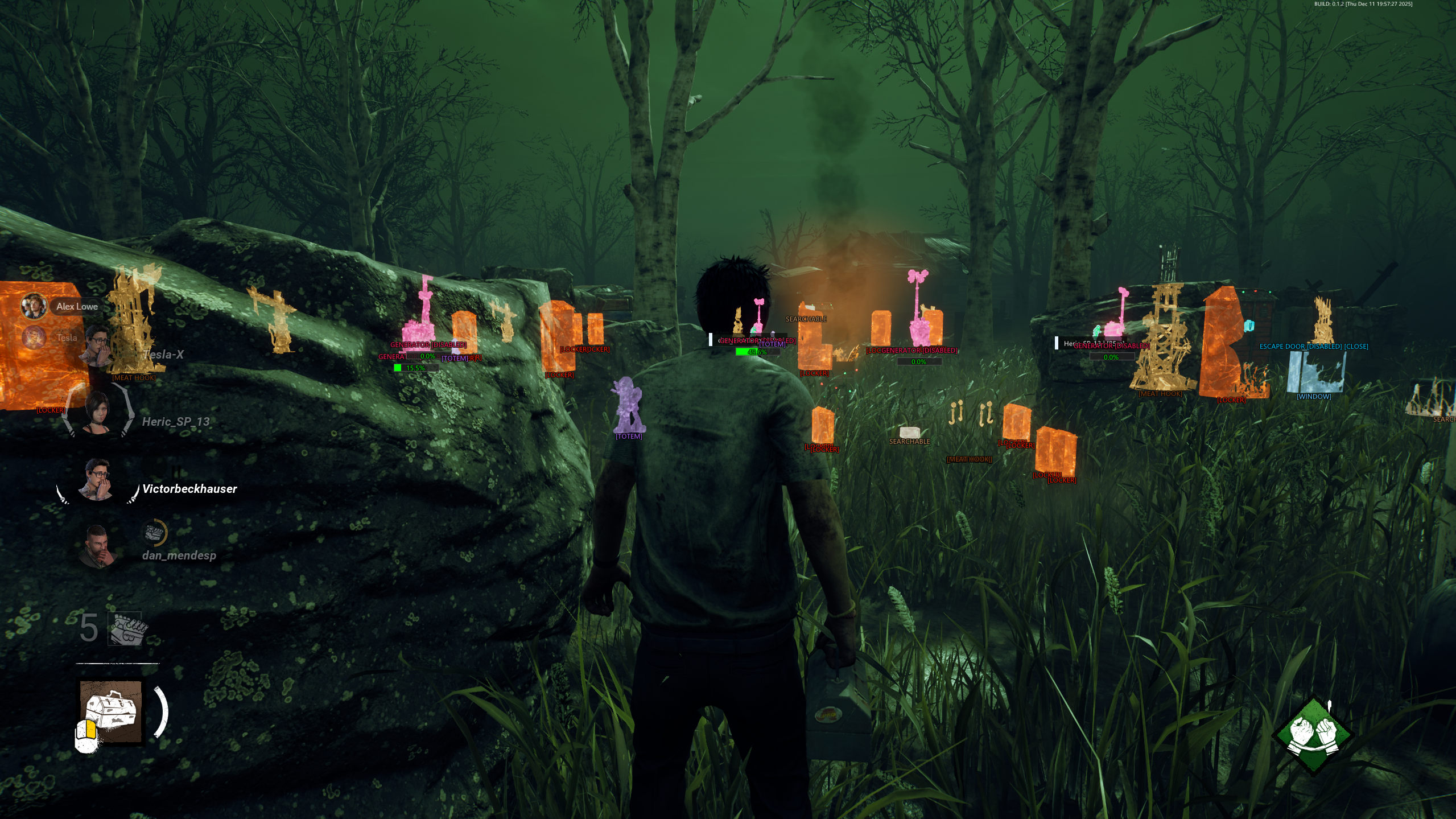The image size is (1456, 819).
Task: Click the remaining generators counter icon
Action: pos(126,629)
